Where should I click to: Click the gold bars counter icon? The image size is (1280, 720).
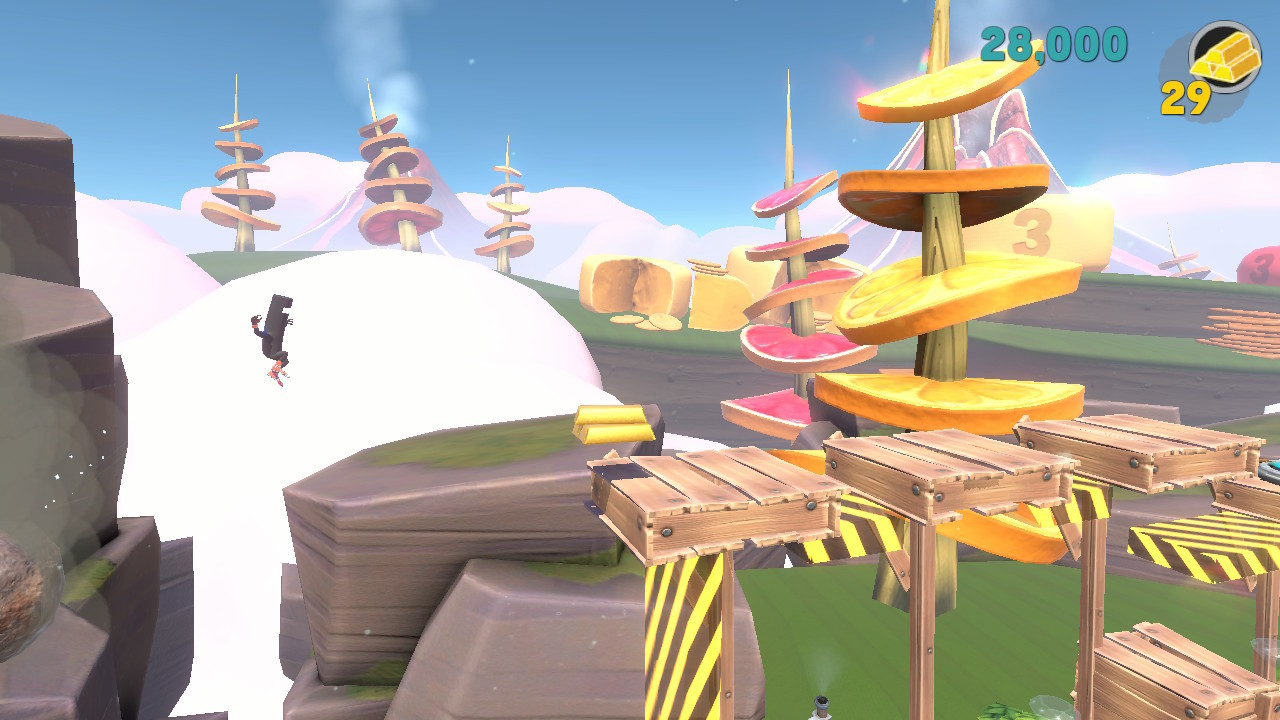coord(1224,57)
